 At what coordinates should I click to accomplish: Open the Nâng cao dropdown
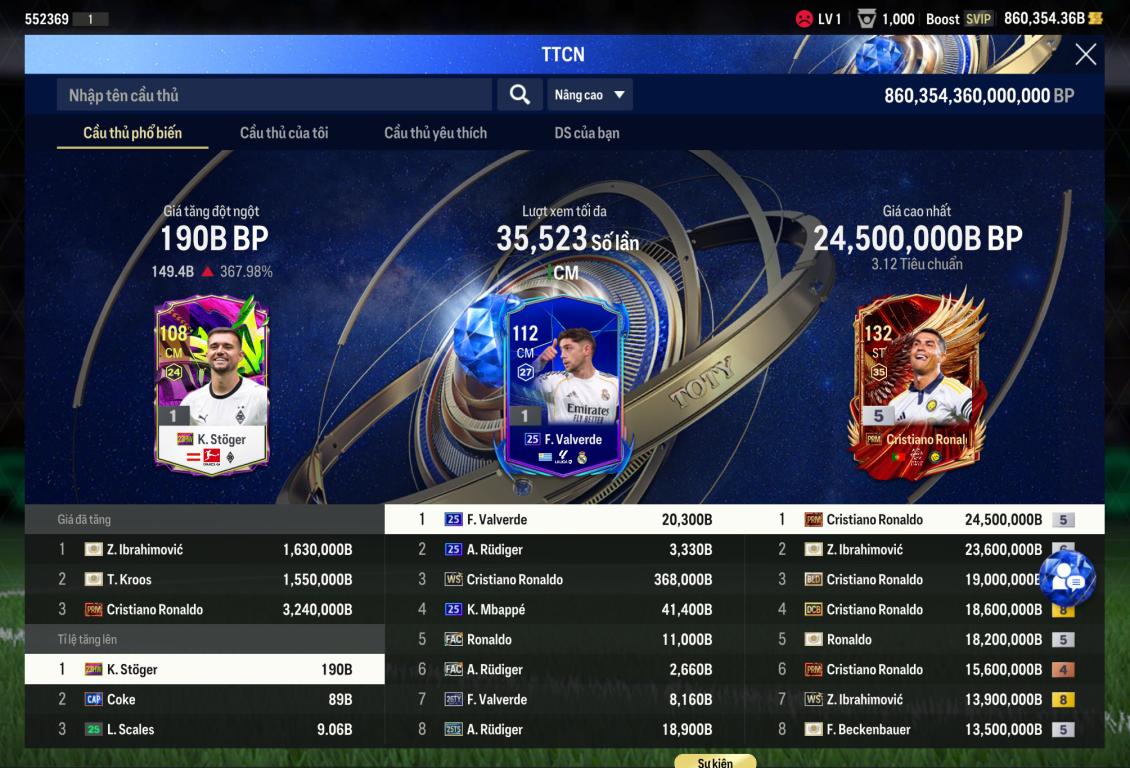click(590, 95)
